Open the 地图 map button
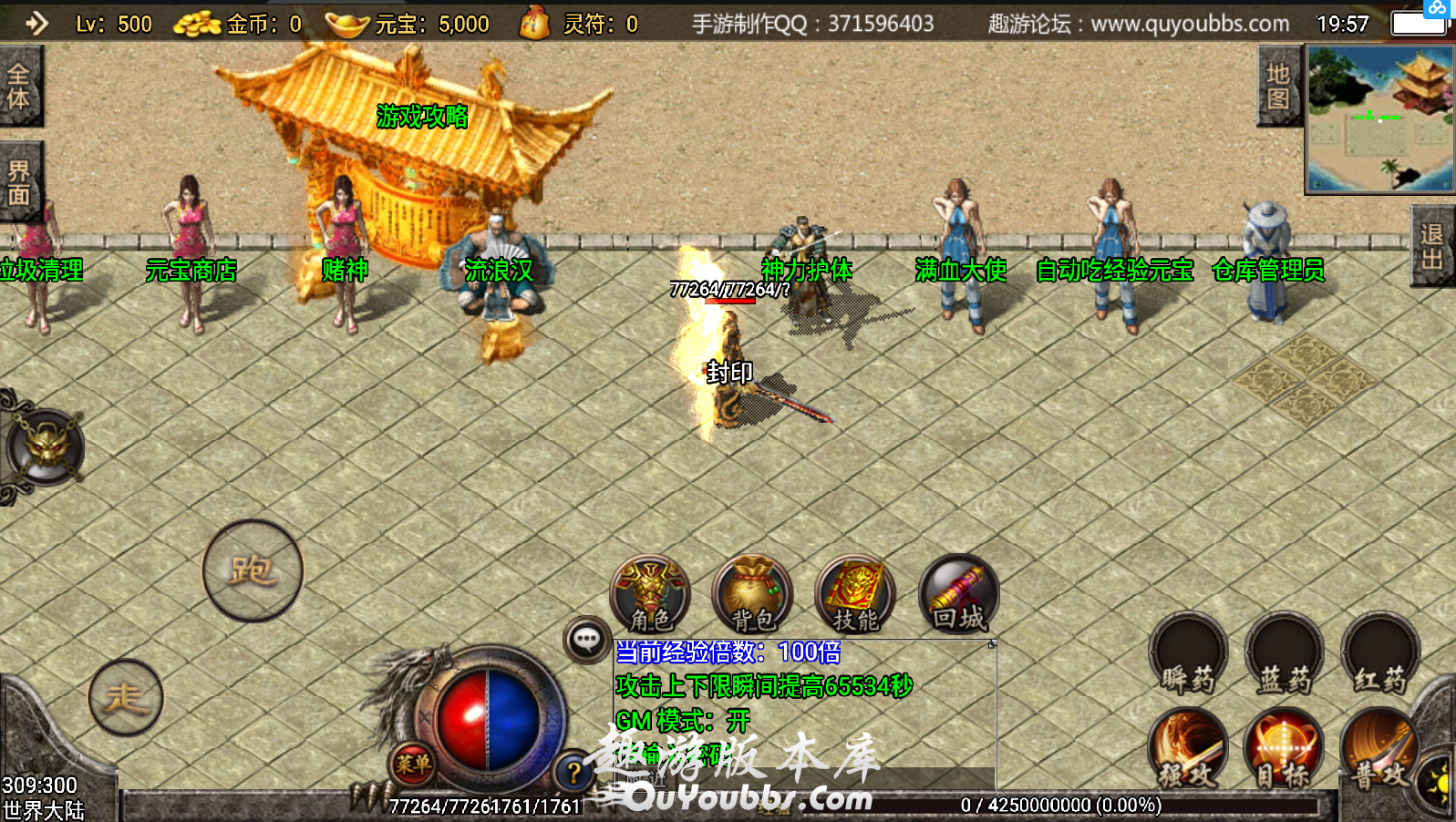 (x=1278, y=87)
